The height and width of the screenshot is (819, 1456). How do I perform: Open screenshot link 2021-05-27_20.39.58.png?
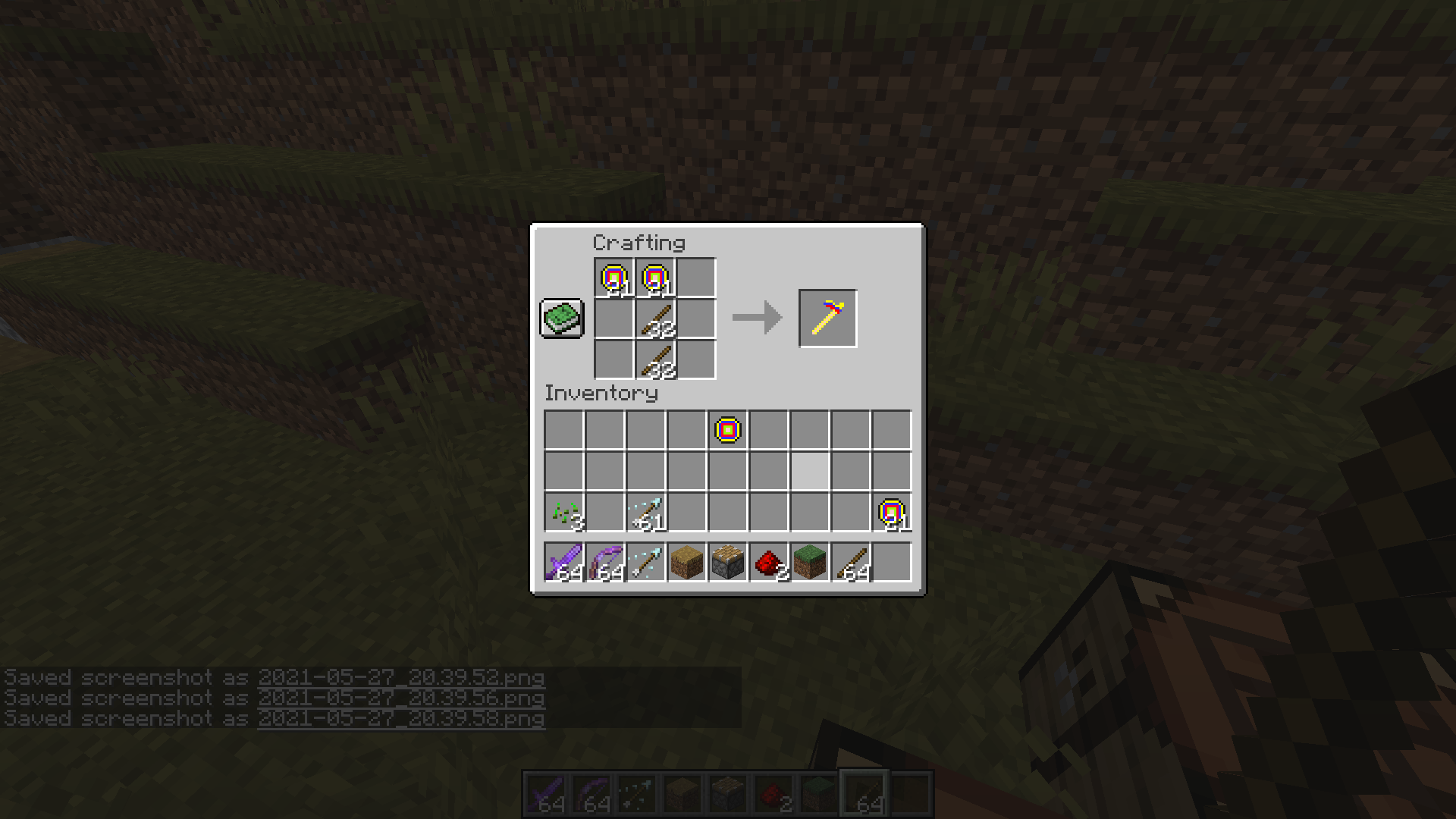pyautogui.click(x=400, y=719)
